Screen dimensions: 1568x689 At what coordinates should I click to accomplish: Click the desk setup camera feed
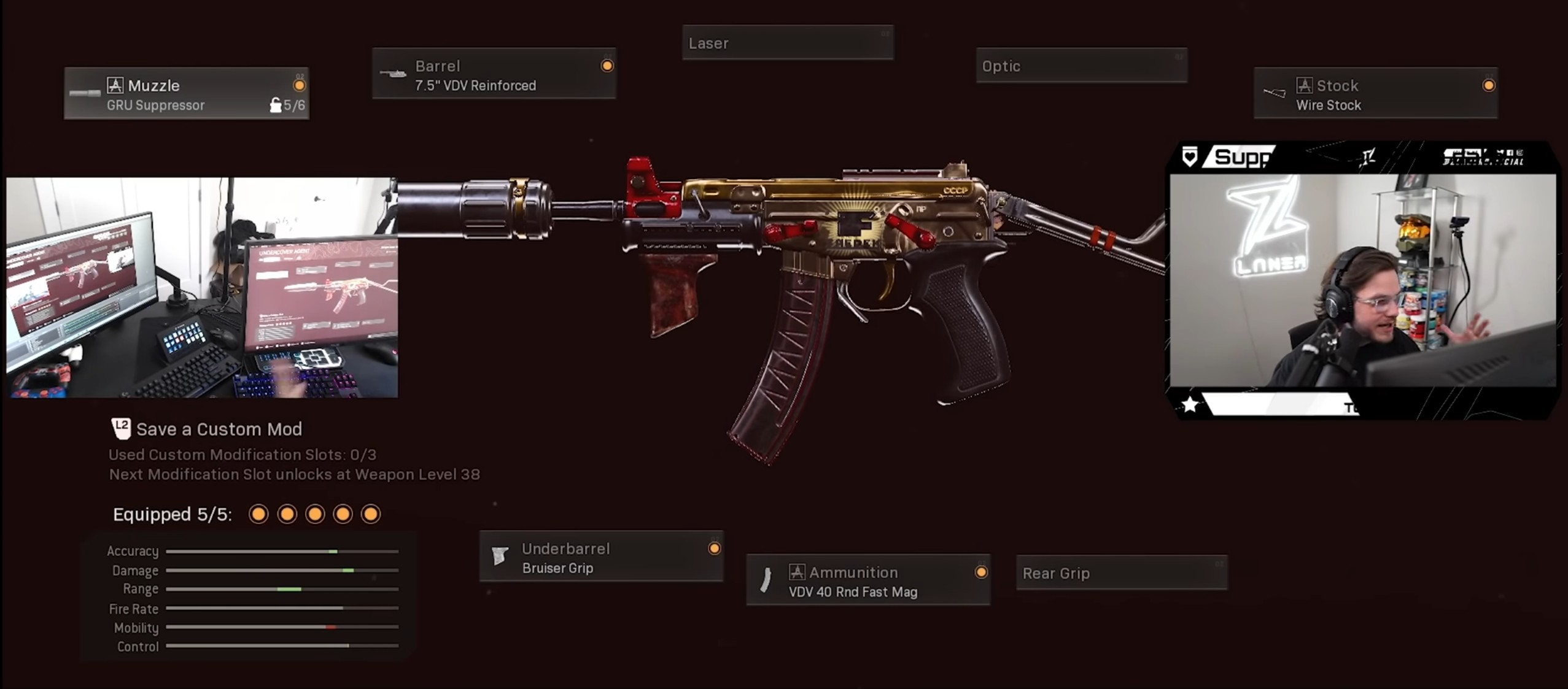(x=202, y=288)
